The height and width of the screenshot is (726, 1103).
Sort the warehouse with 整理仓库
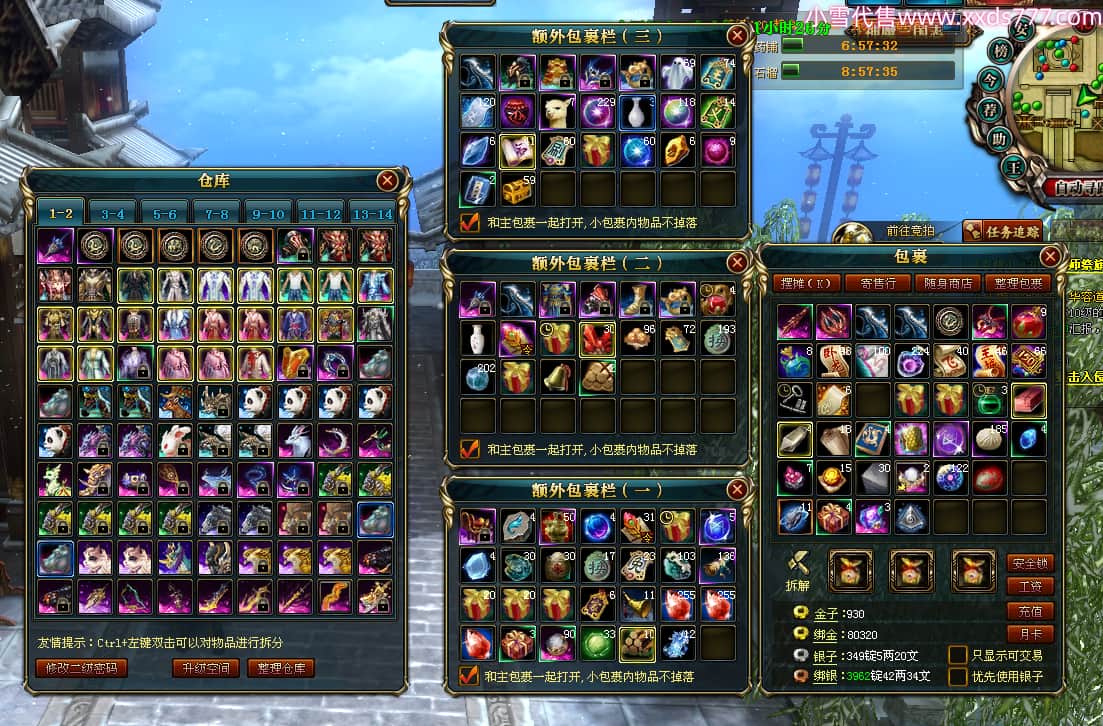tap(281, 668)
